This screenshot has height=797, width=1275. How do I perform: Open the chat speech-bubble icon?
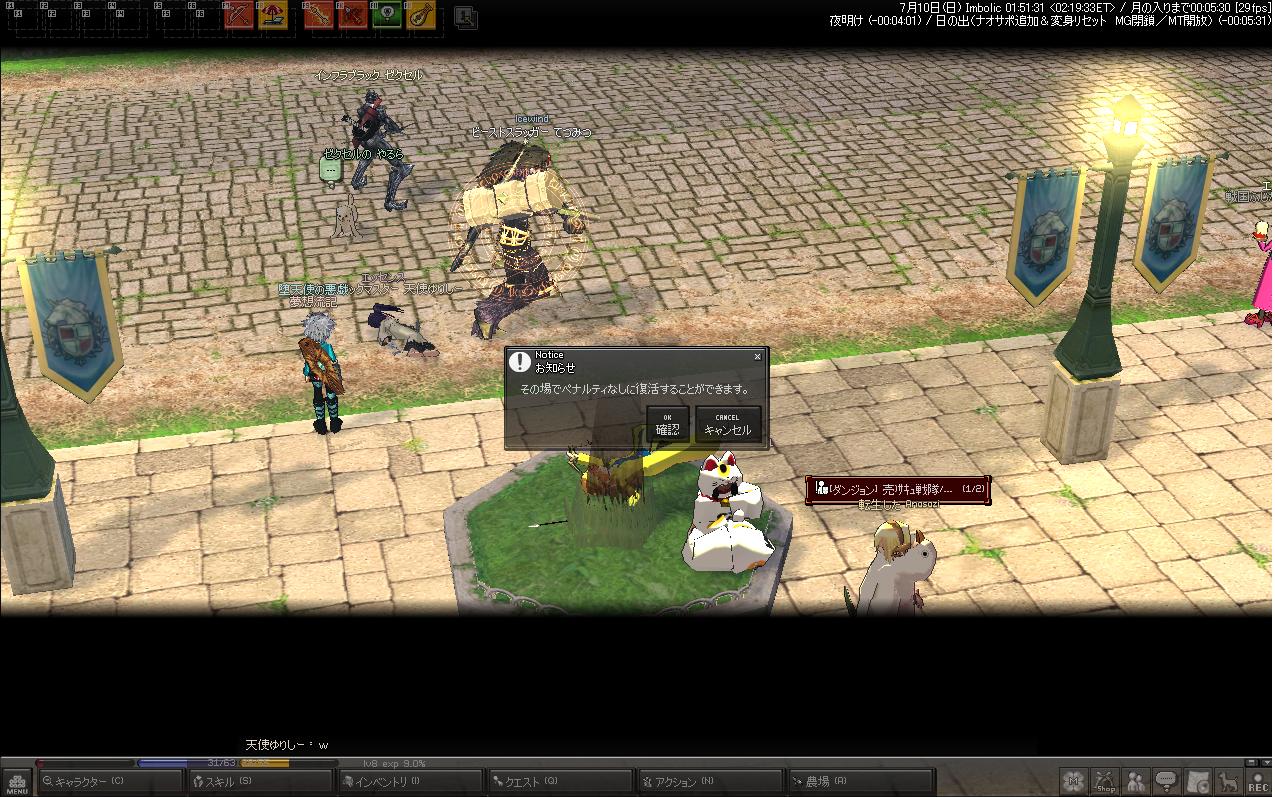pos(1166,781)
